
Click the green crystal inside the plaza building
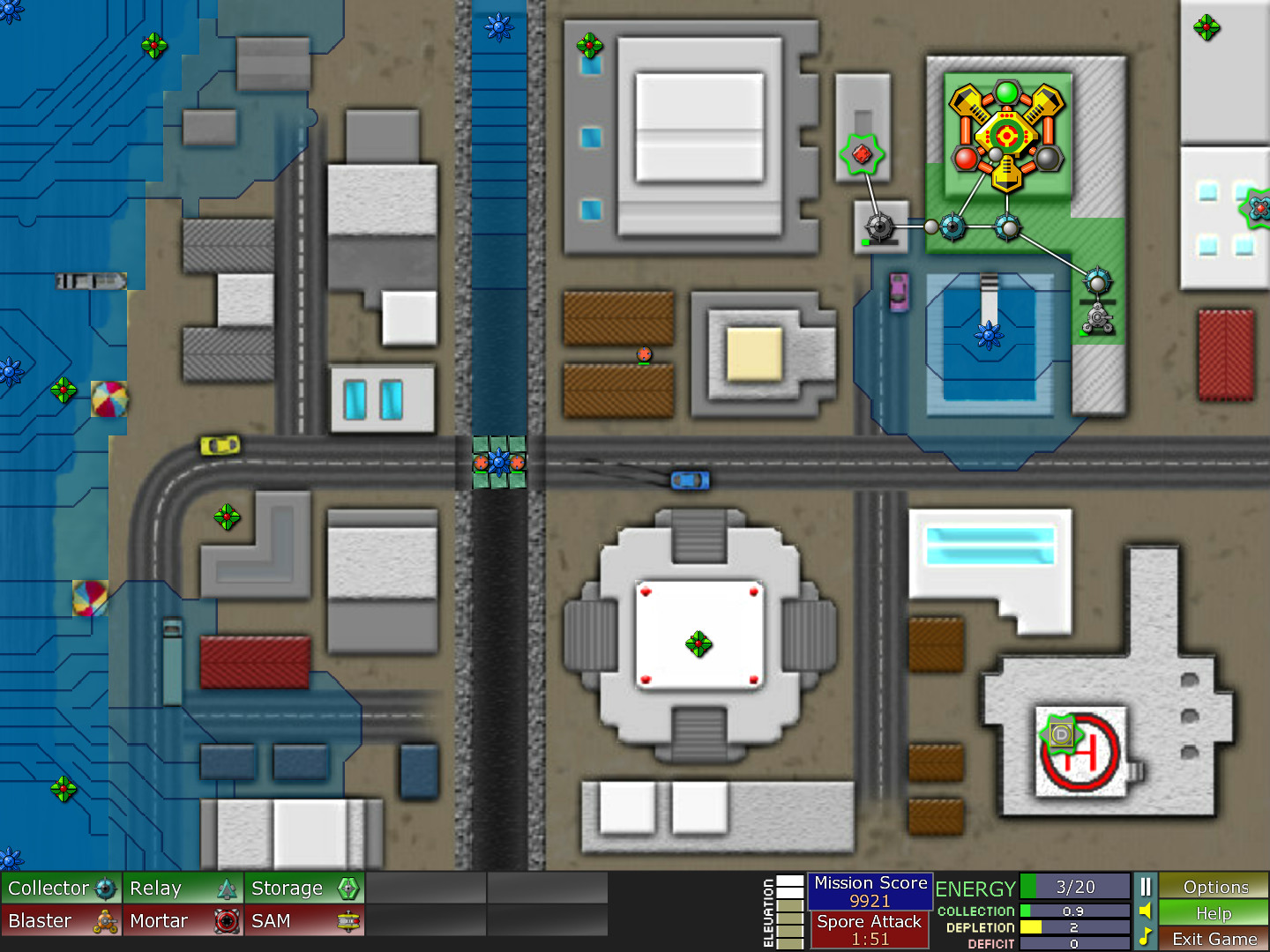coord(698,643)
